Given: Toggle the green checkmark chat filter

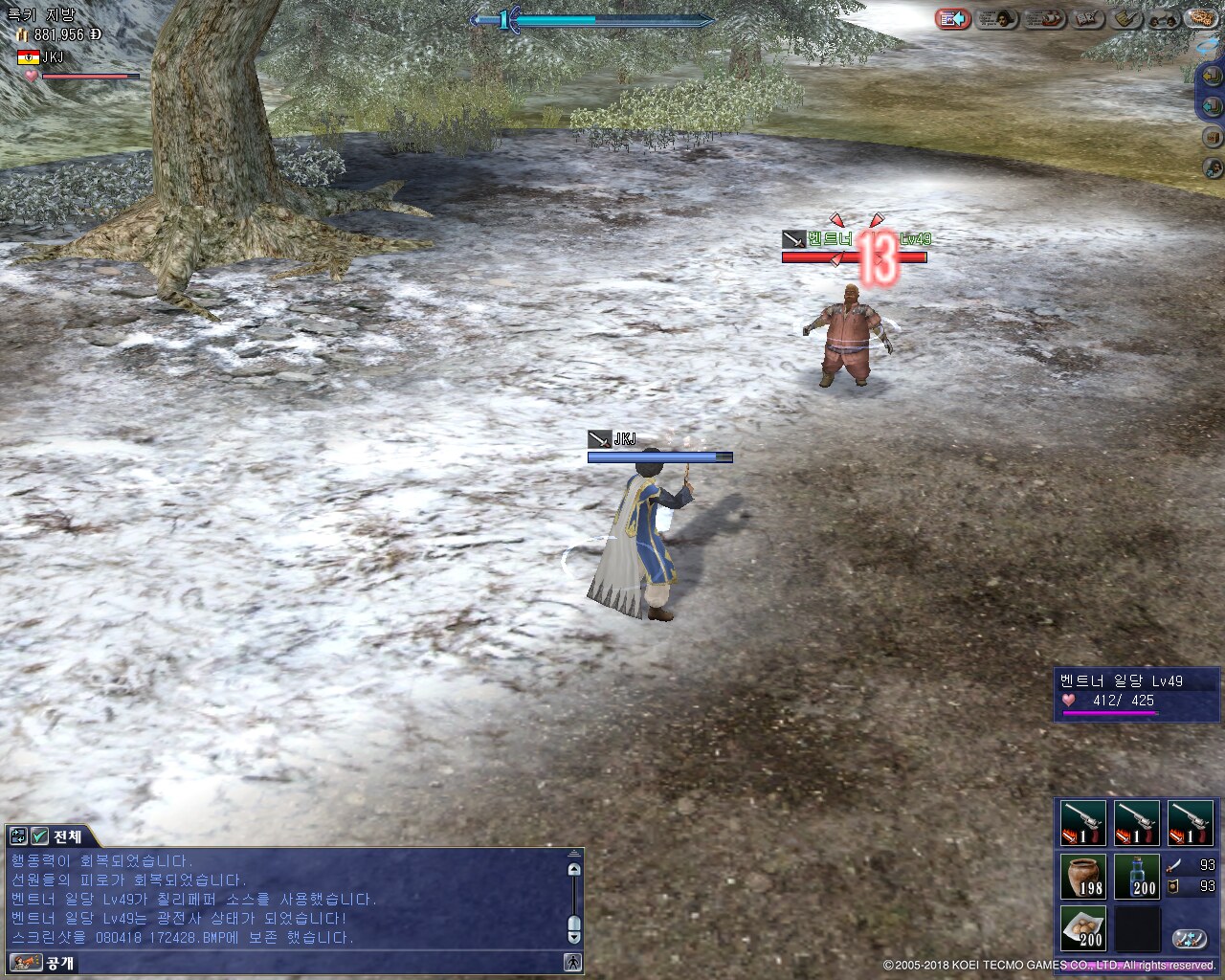Looking at the screenshot, I should tap(39, 836).
